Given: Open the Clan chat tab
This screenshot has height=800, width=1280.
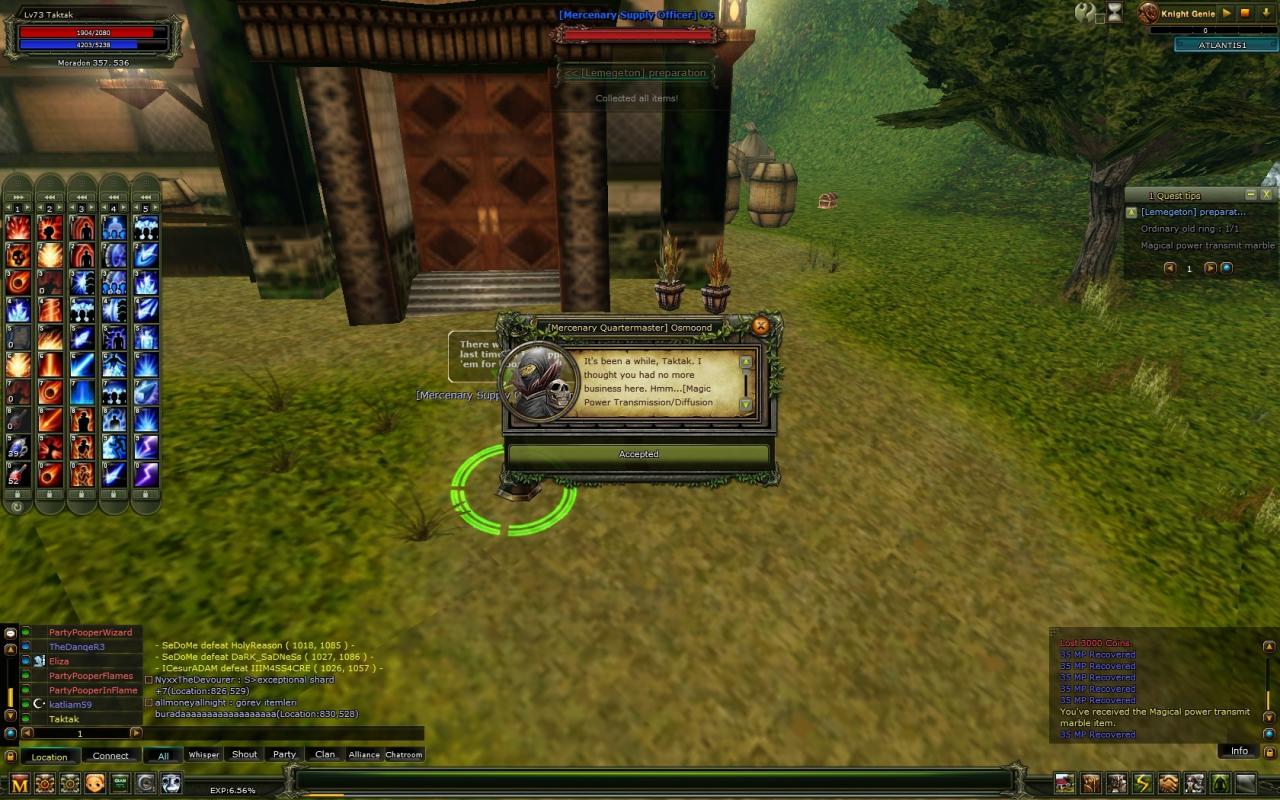Looking at the screenshot, I should coord(325,755).
